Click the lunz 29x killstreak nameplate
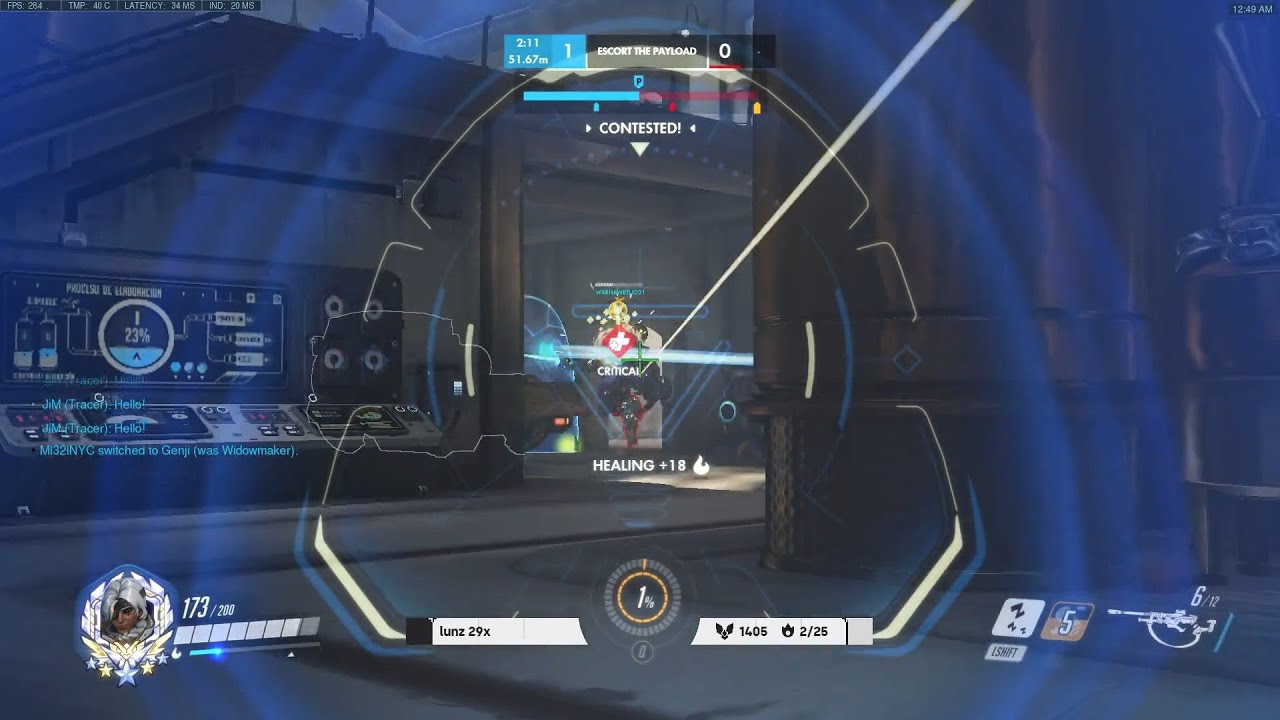Screen dimensions: 1280x720 (466, 631)
